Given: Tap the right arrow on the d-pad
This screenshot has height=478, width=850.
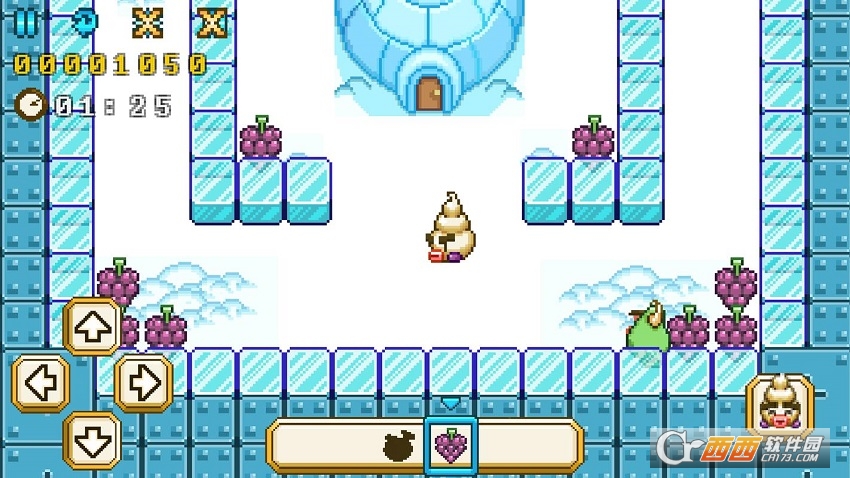Looking at the screenshot, I should 144,383.
